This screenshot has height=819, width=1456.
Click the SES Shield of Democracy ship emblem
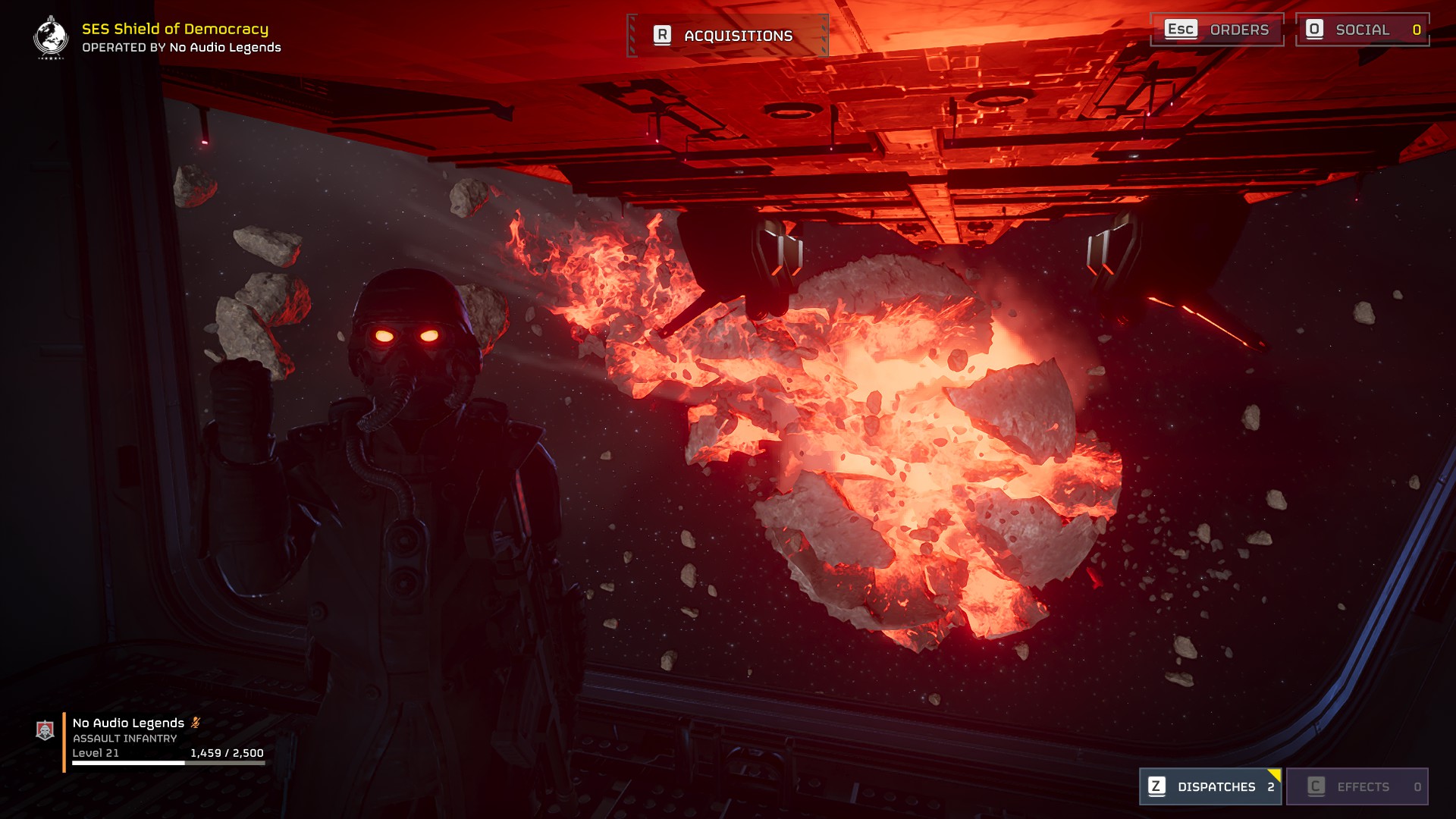tap(51, 37)
